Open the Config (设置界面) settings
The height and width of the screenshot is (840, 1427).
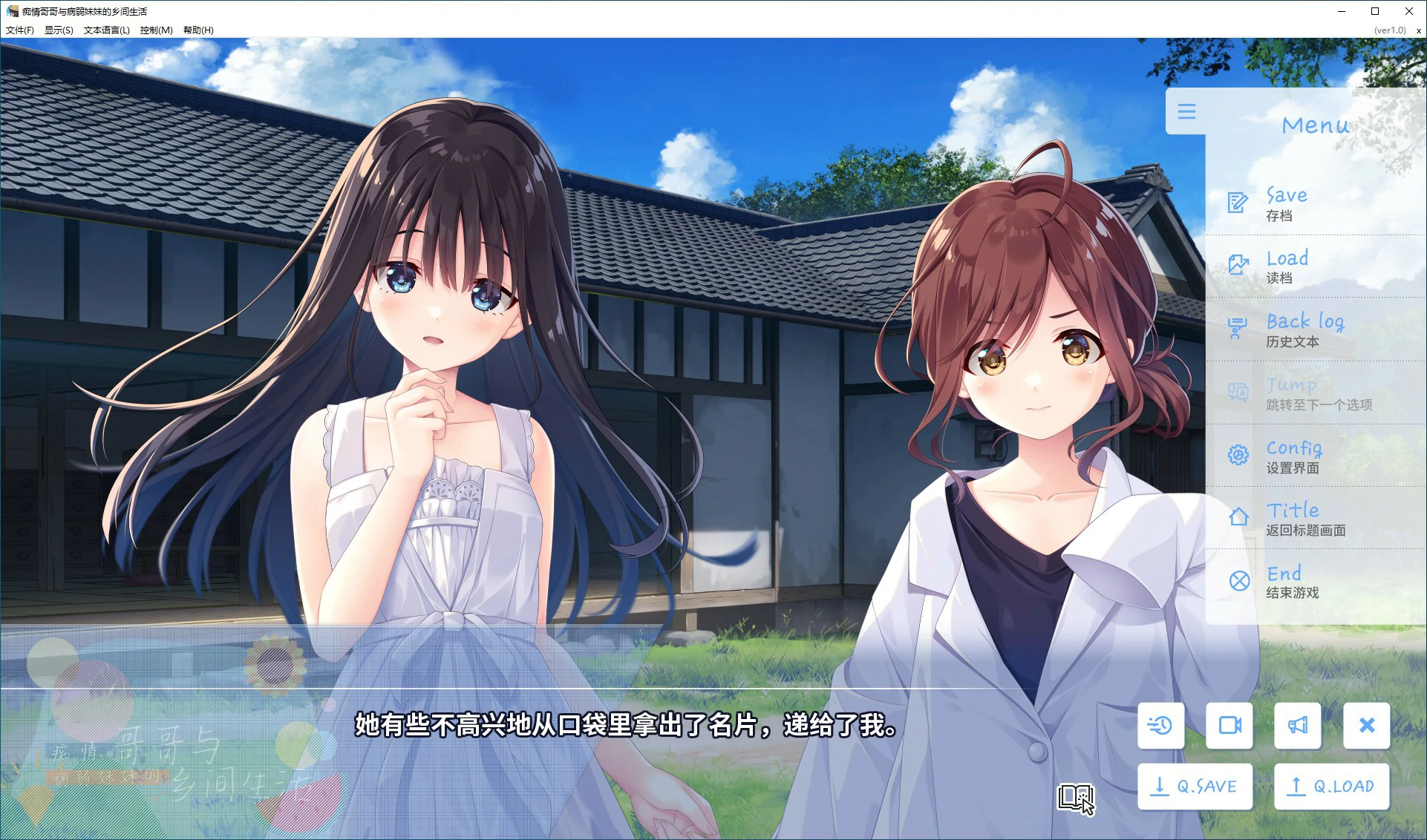[x=1293, y=453]
